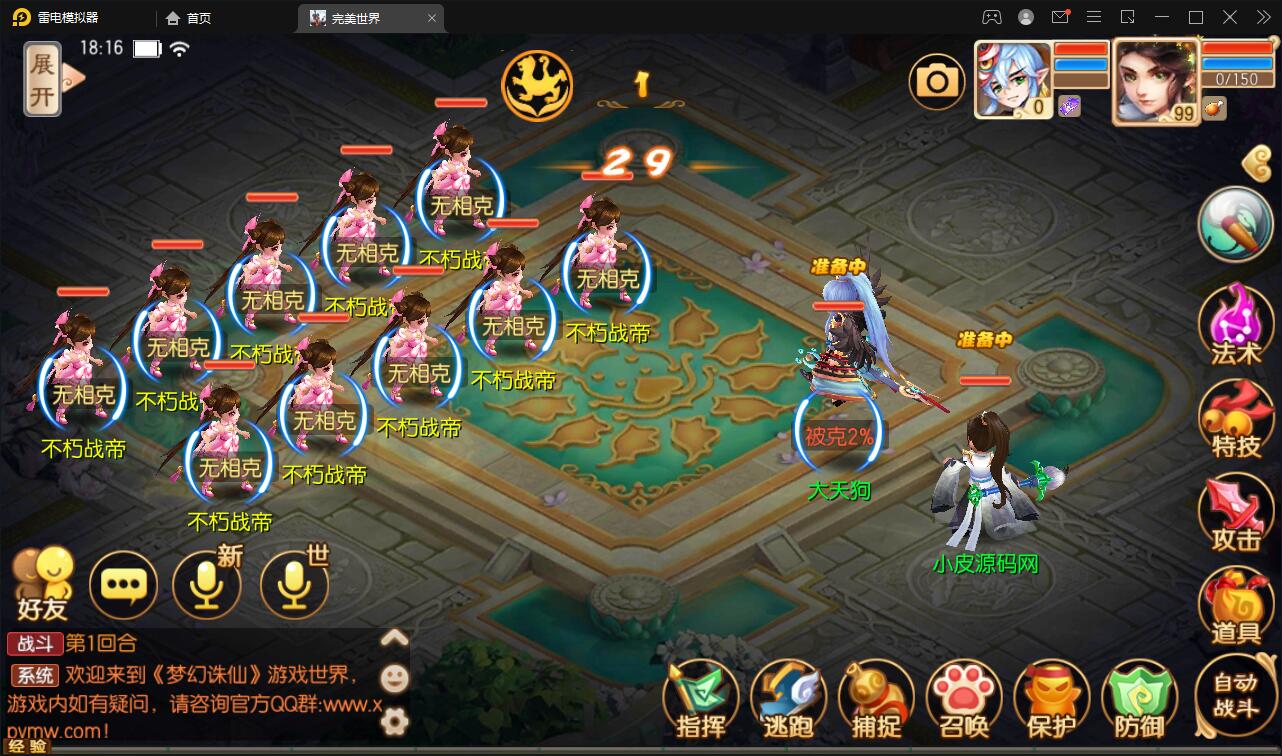
Task: Use the 捕捉 capture command
Action: click(876, 698)
